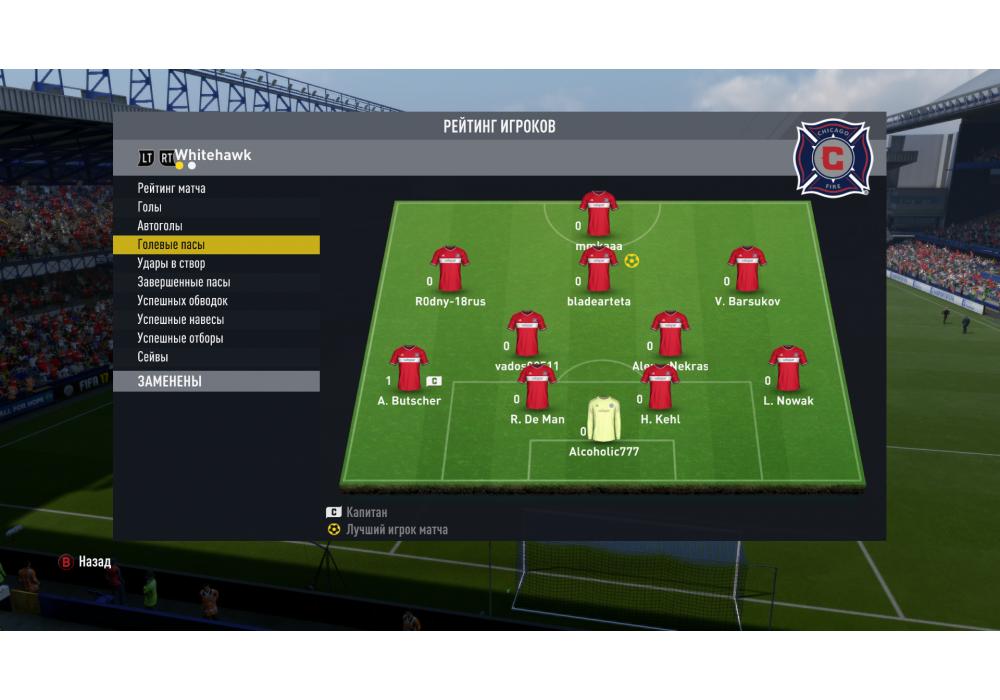
Task: Choose player L. Nowak's shirt
Action: click(788, 369)
